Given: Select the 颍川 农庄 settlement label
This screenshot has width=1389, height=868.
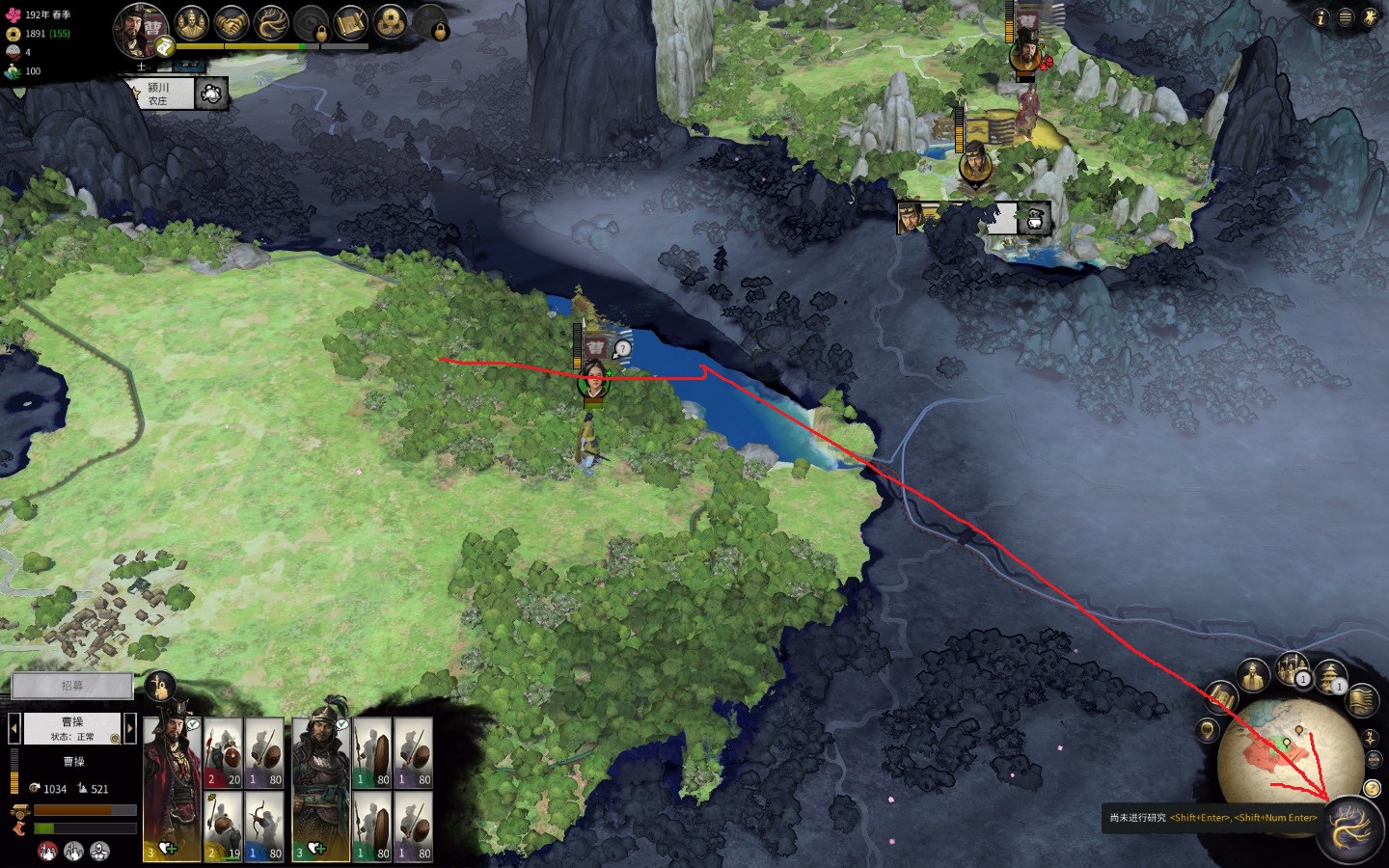Looking at the screenshot, I should pyautogui.click(x=158, y=94).
